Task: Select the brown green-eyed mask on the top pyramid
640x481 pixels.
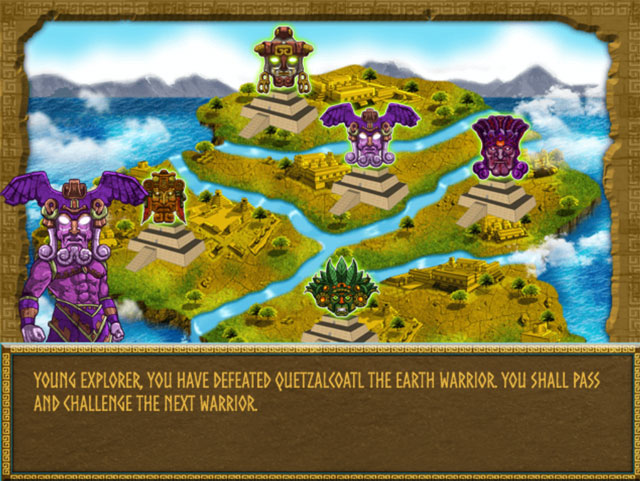Action: pos(283,59)
